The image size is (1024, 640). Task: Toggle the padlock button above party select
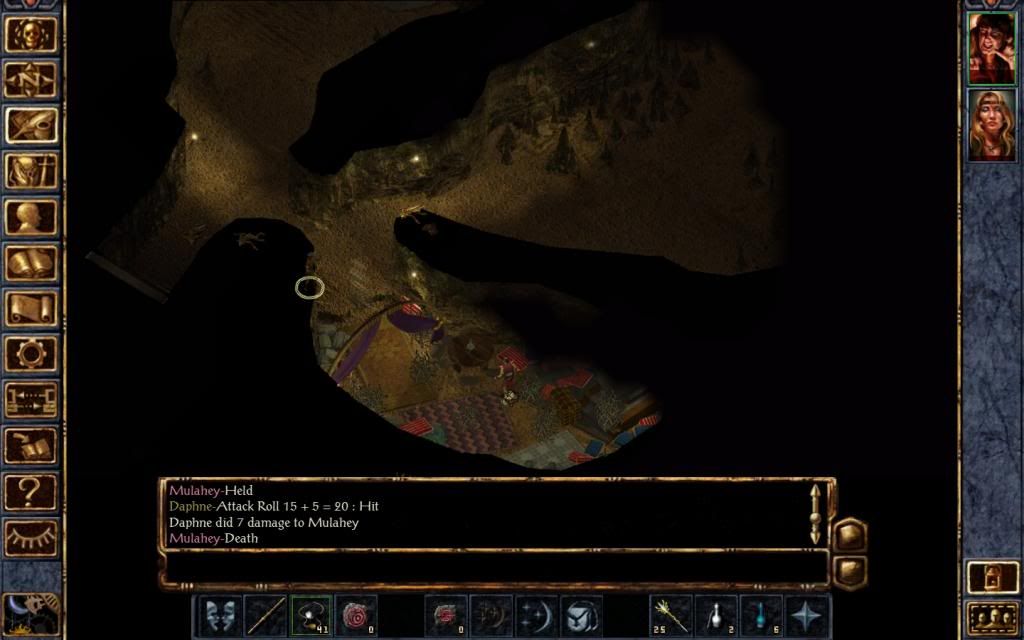tap(992, 577)
